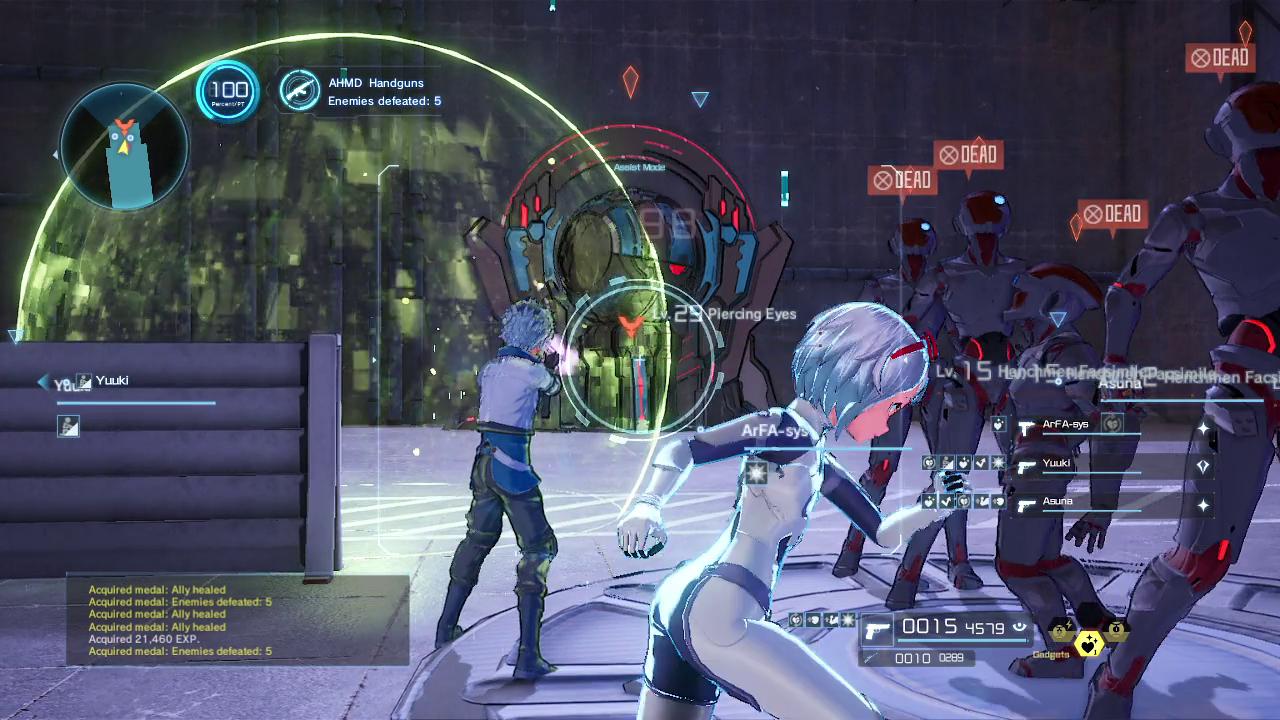Use the lightning grenade gadget hexagon

1061,631
